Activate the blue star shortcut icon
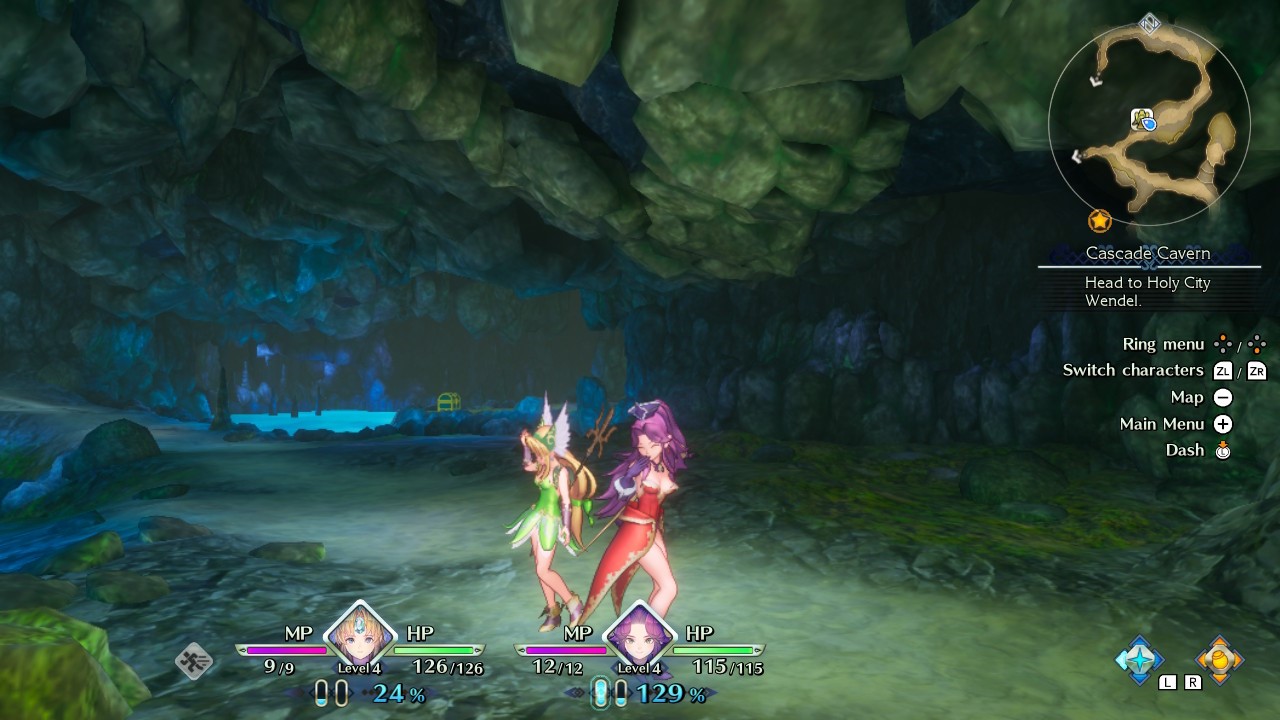The height and width of the screenshot is (720, 1280). (1139, 659)
